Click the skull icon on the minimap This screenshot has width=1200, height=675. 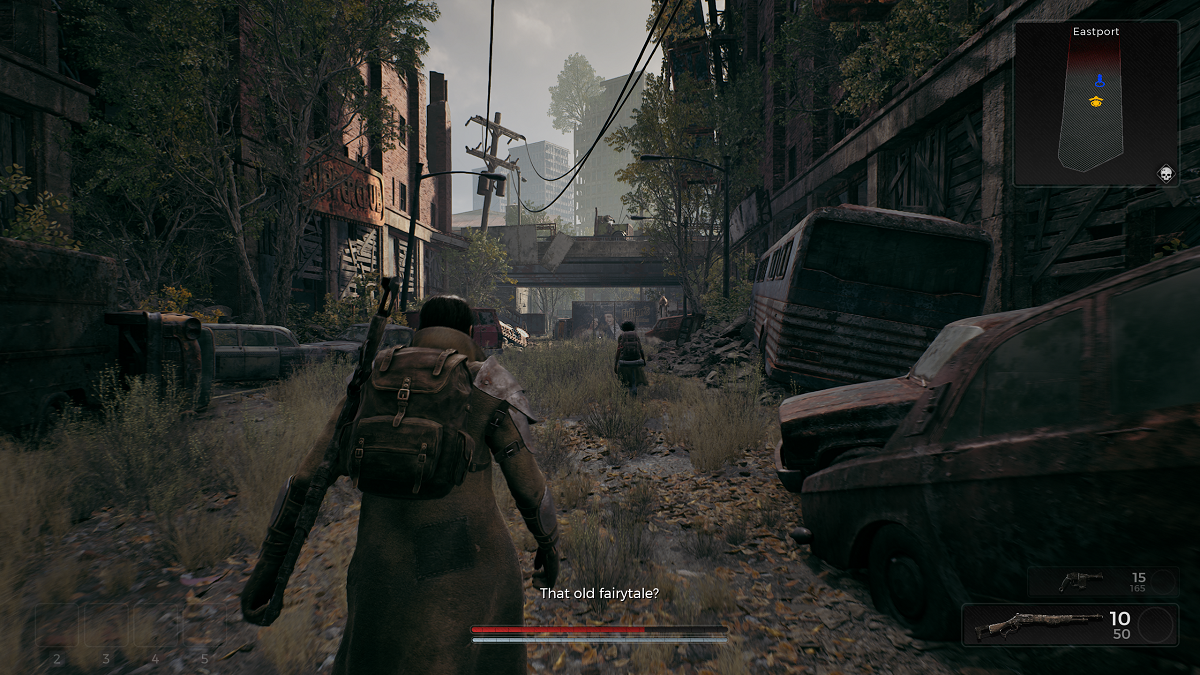1165,174
